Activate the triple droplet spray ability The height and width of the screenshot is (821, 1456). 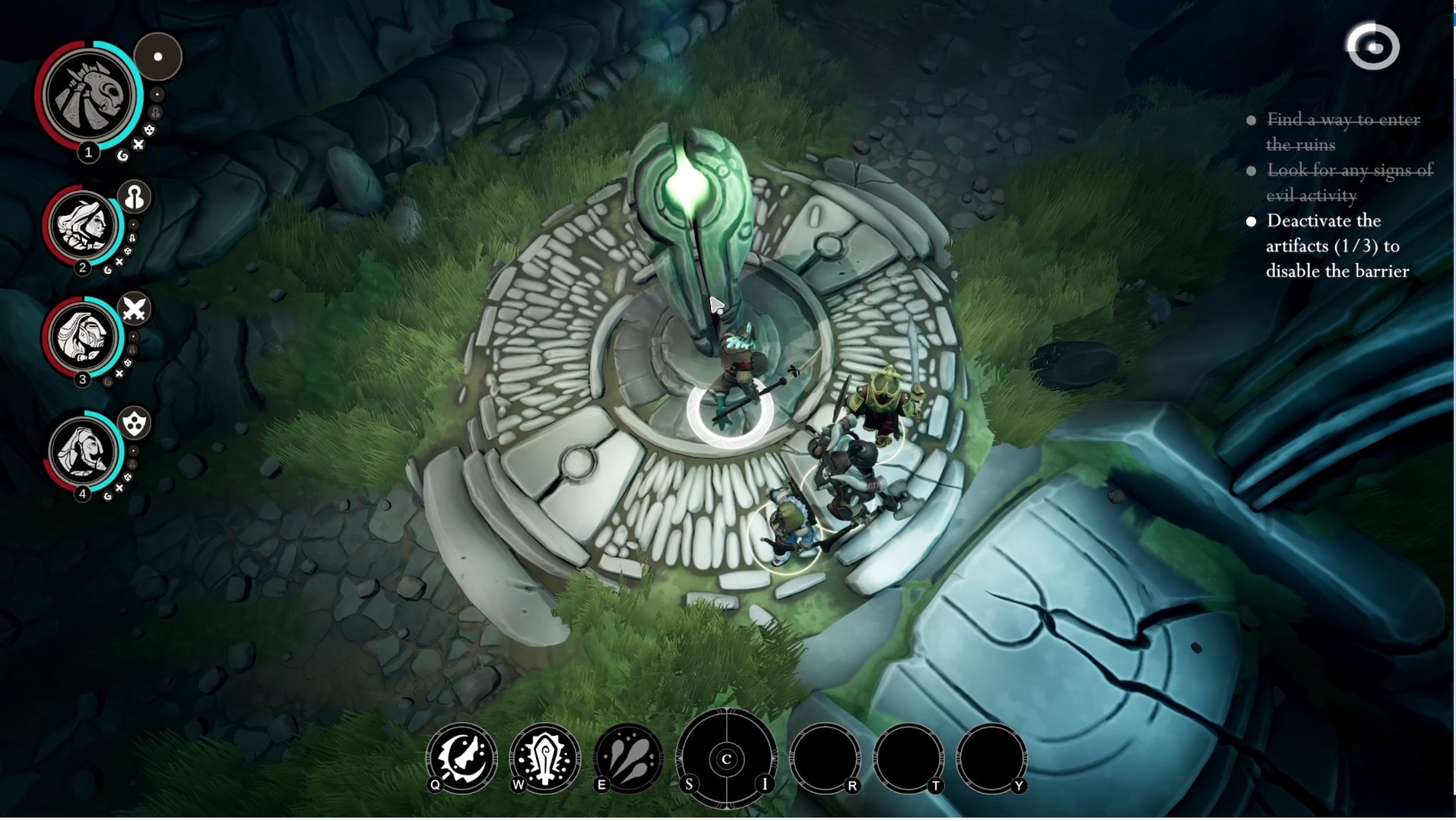click(629, 758)
